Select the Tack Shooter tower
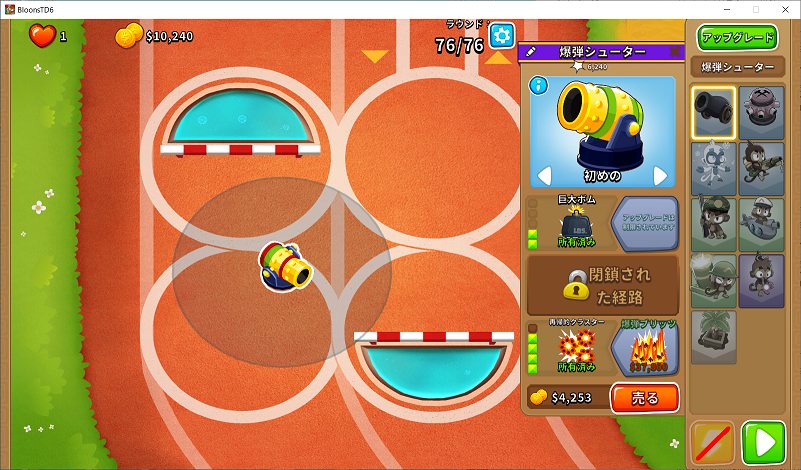 760,111
